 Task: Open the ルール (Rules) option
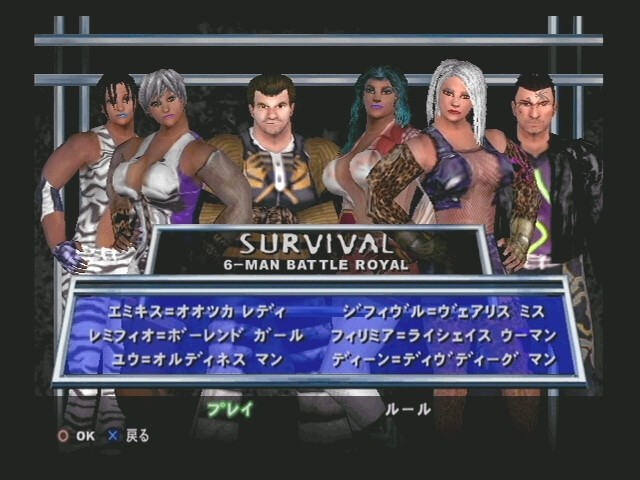point(408,408)
